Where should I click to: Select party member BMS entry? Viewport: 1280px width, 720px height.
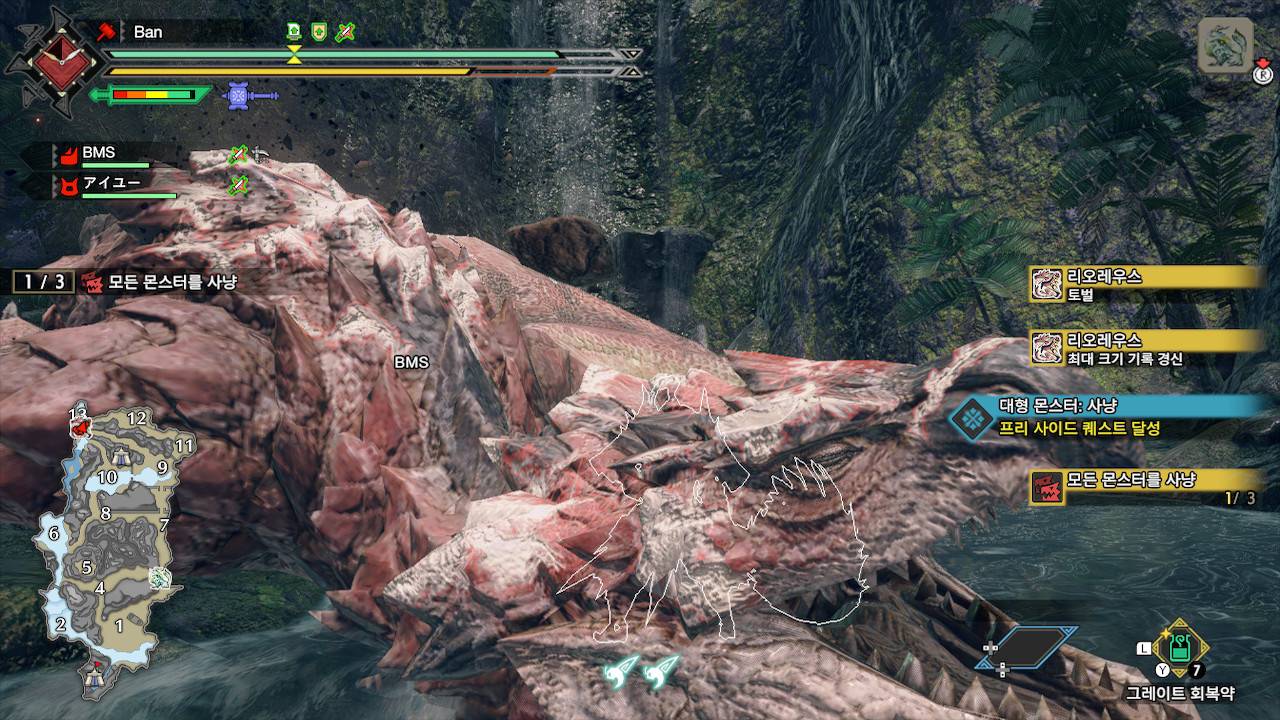pos(100,154)
